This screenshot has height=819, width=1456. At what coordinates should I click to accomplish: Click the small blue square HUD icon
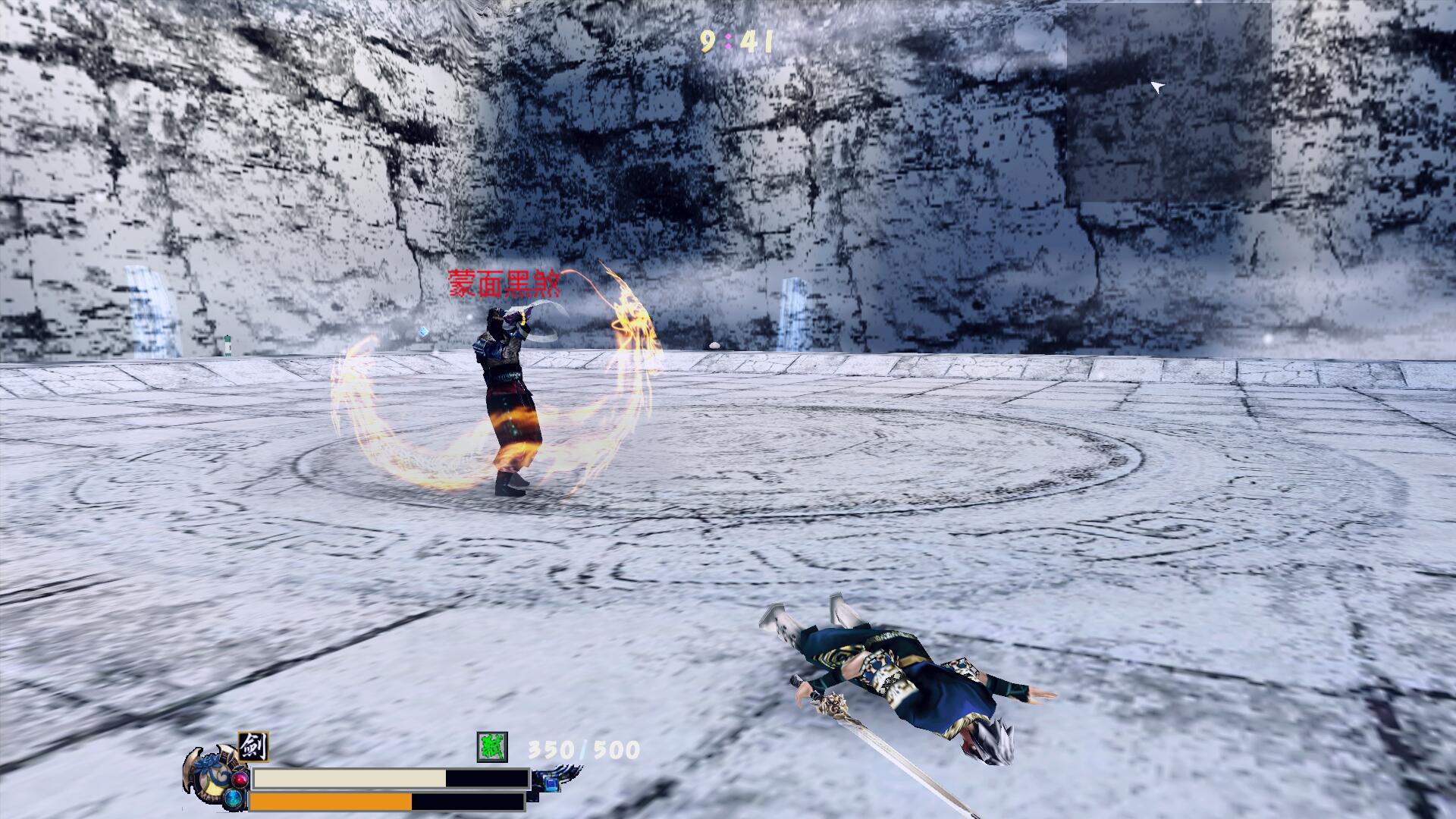[550, 782]
